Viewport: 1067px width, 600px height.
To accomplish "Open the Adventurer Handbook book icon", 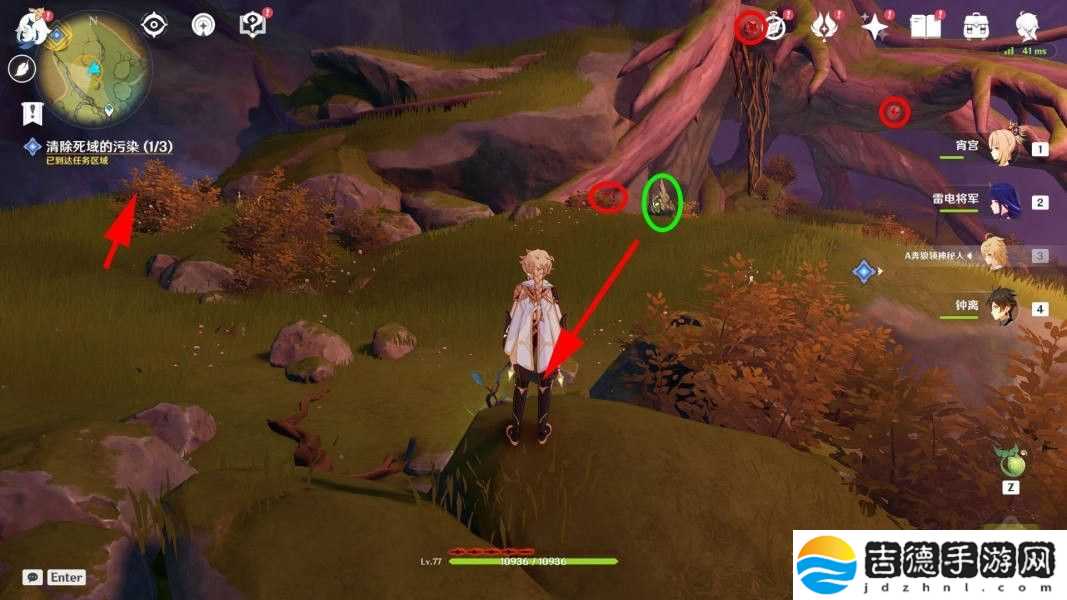I will (x=924, y=27).
